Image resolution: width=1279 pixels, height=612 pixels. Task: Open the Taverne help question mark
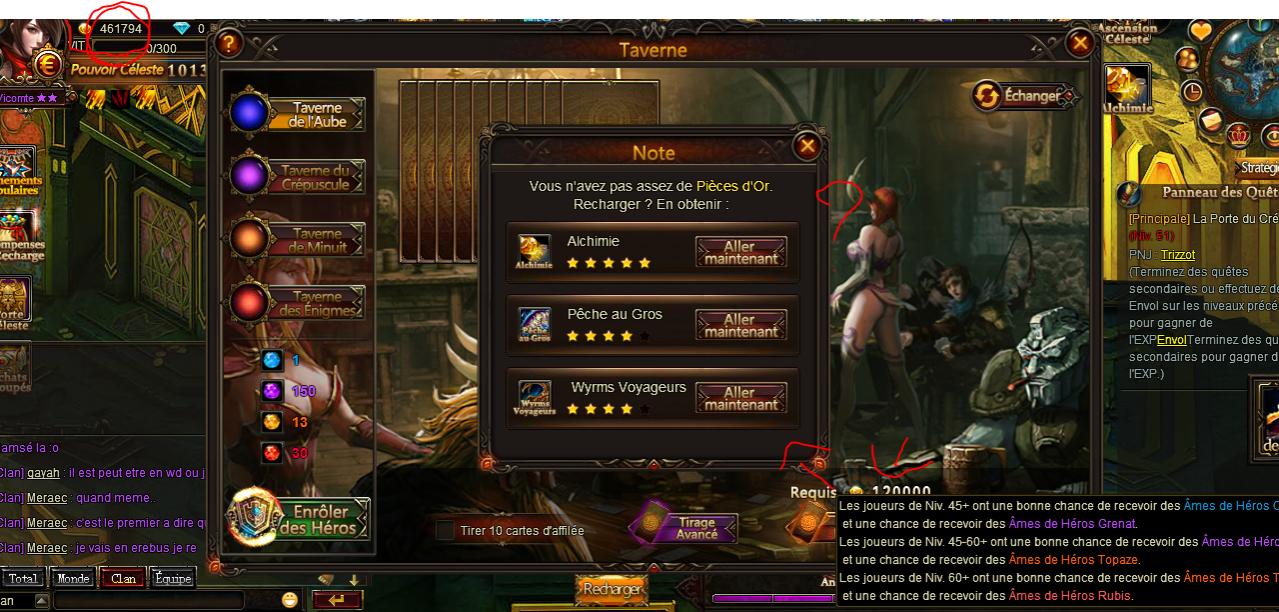(x=229, y=43)
